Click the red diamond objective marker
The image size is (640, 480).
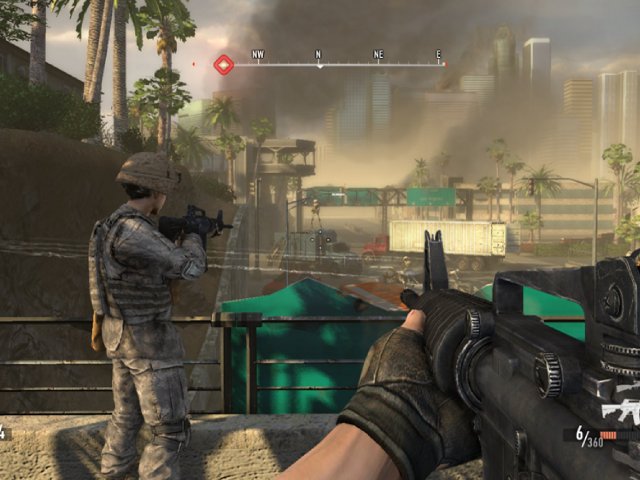pos(224,65)
